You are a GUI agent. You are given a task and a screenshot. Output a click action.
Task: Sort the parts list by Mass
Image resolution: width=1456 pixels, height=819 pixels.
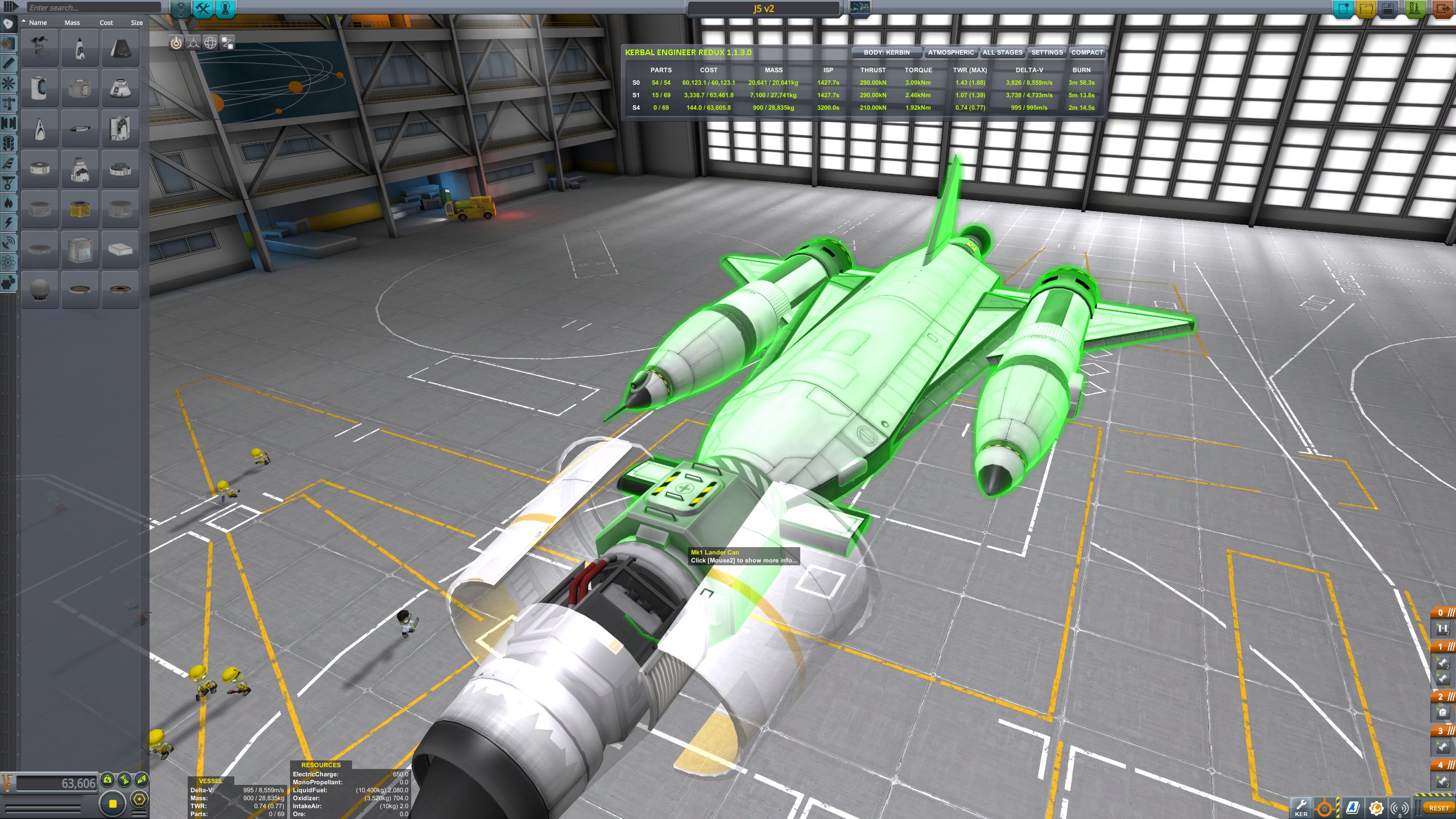click(x=72, y=23)
